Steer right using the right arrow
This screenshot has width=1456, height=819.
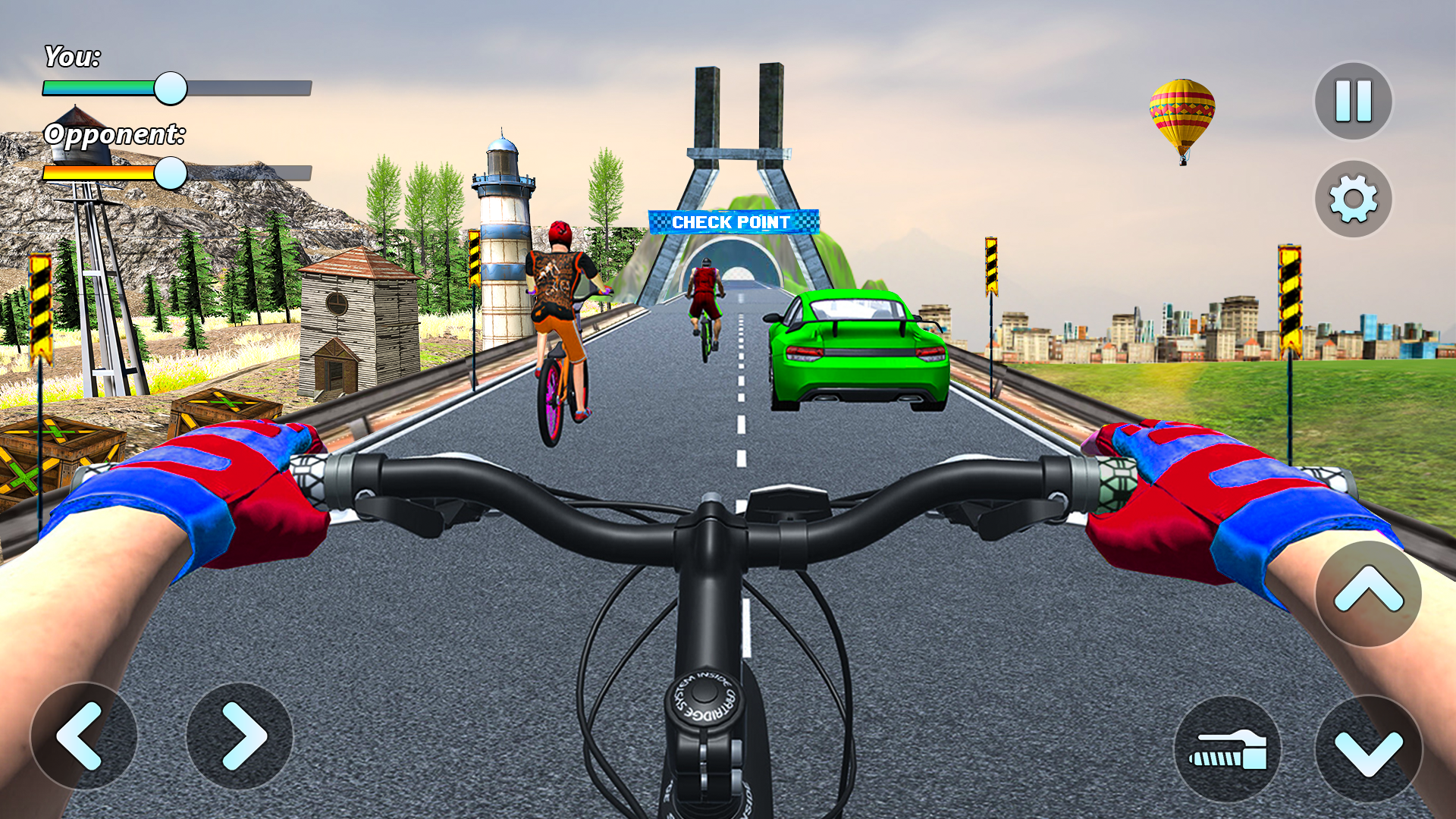pos(241,736)
